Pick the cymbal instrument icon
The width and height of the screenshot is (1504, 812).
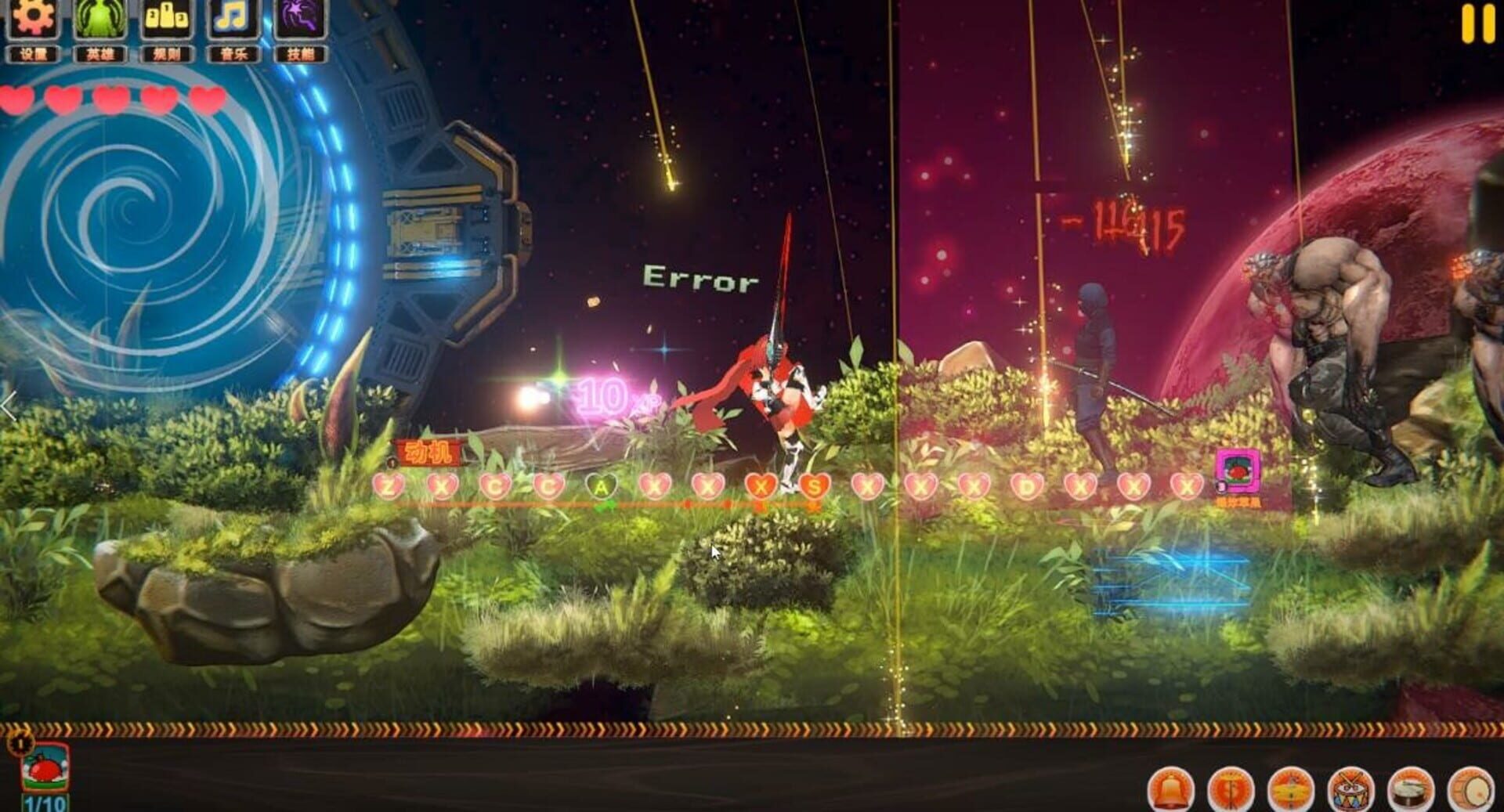coord(1292,787)
